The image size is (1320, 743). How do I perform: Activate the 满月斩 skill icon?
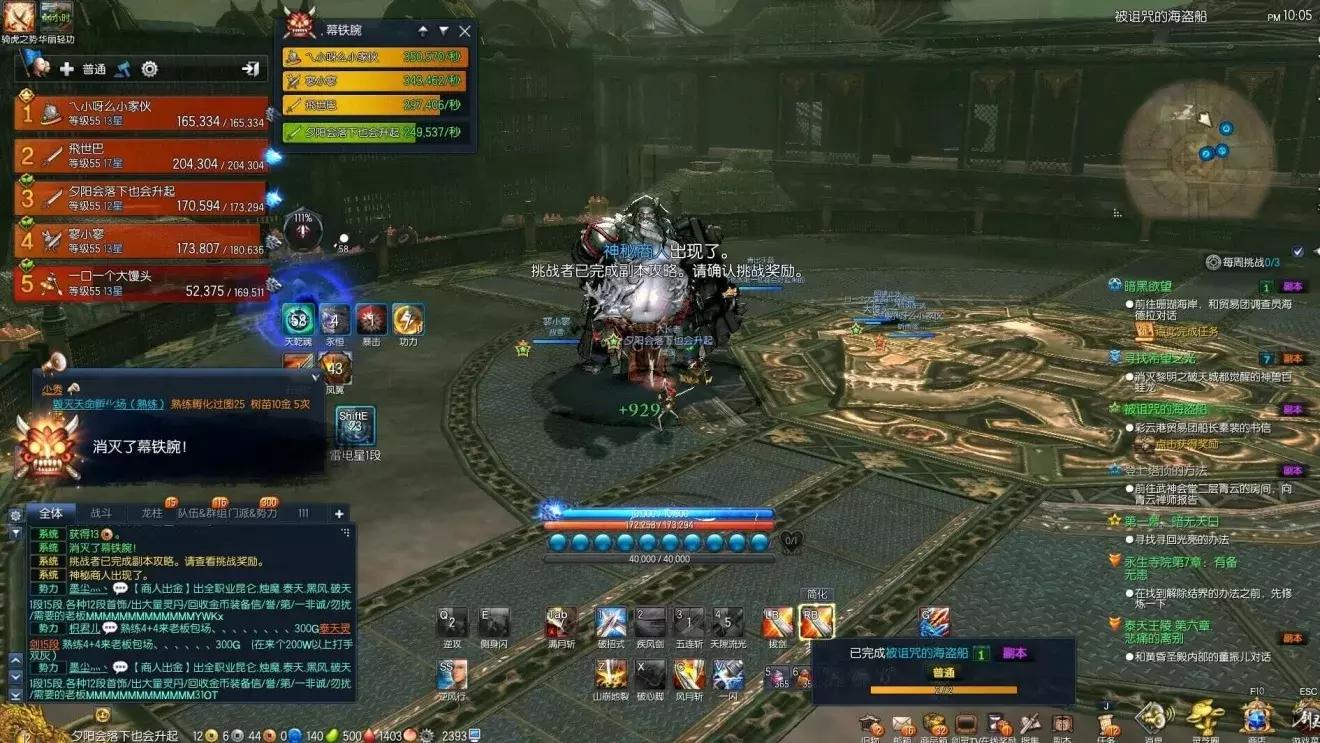[x=560, y=623]
